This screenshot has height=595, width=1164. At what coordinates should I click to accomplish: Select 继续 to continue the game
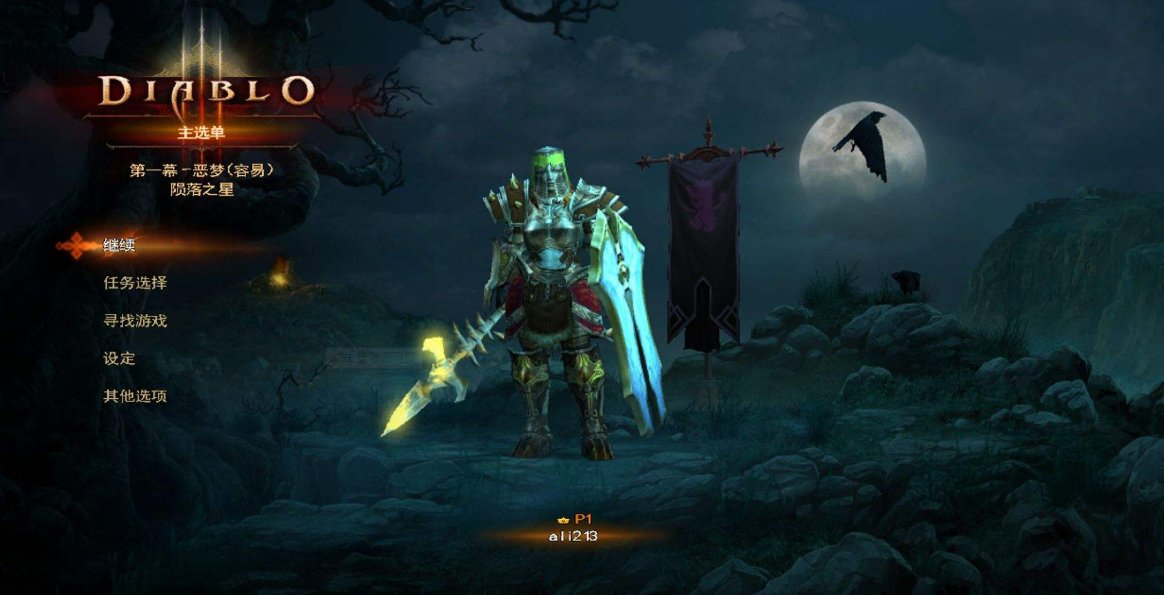(x=119, y=245)
